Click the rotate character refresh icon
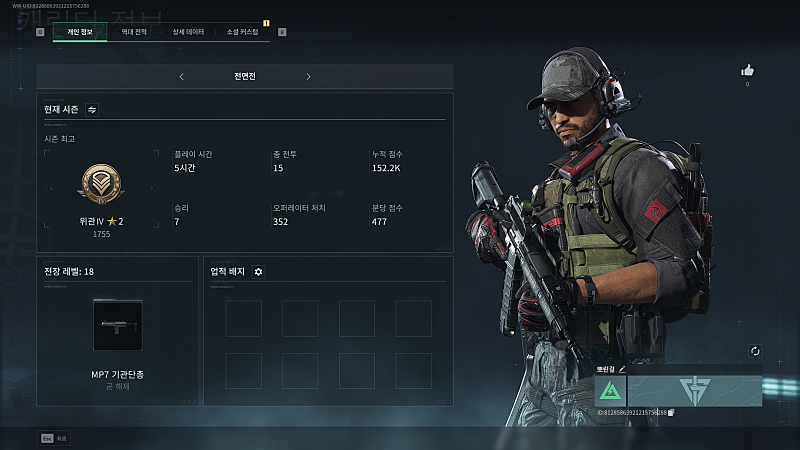This screenshot has width=800, height=450. 755,351
